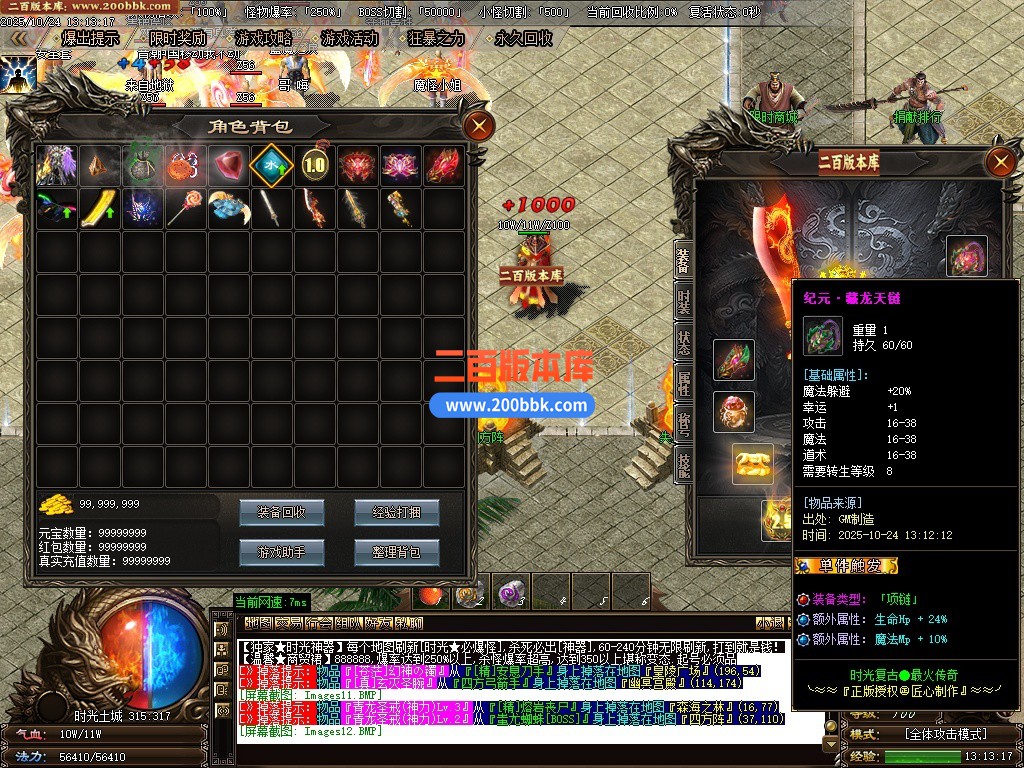1024x768 pixels.
Task: Sort the bag with 整理背包
Action: click(x=396, y=551)
